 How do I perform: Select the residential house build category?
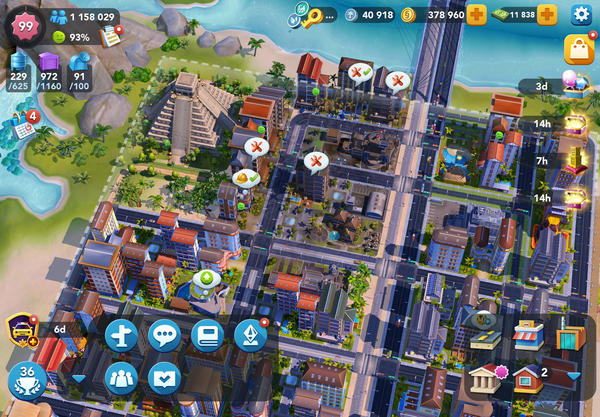click(528, 378)
